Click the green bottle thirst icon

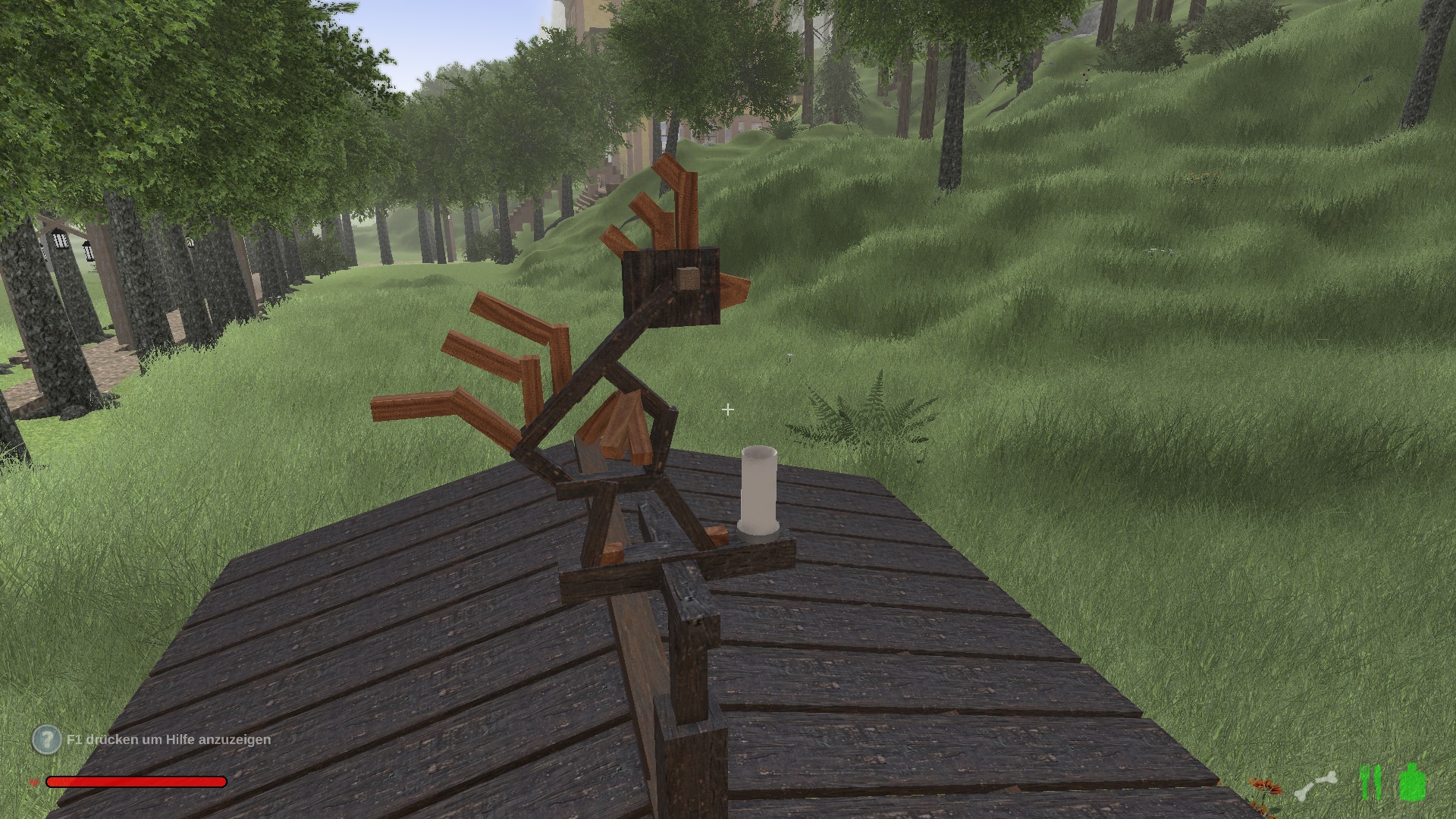(1411, 782)
